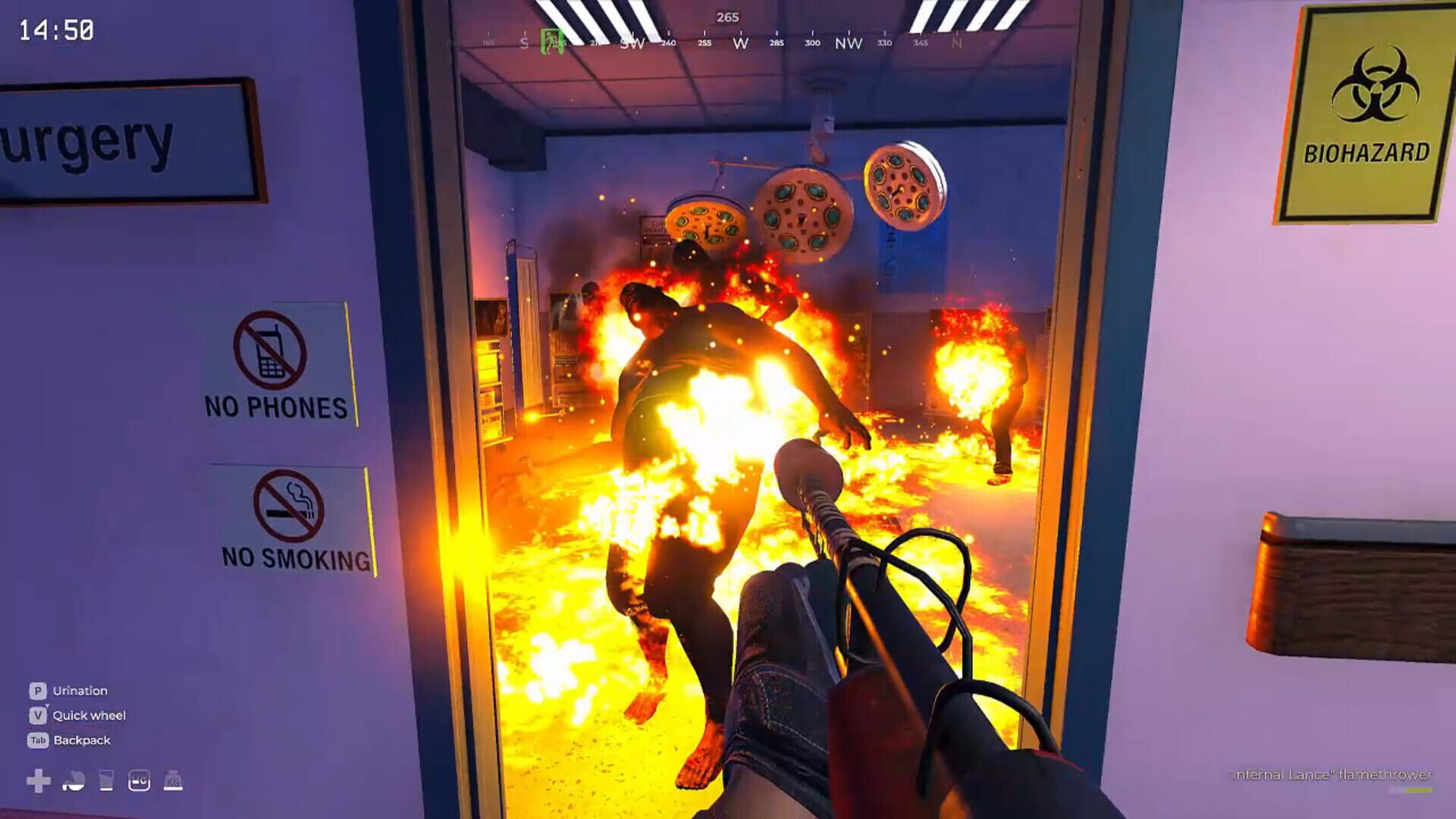
Task: Click the Tab Backpack keybind icon
Action: click(38, 740)
